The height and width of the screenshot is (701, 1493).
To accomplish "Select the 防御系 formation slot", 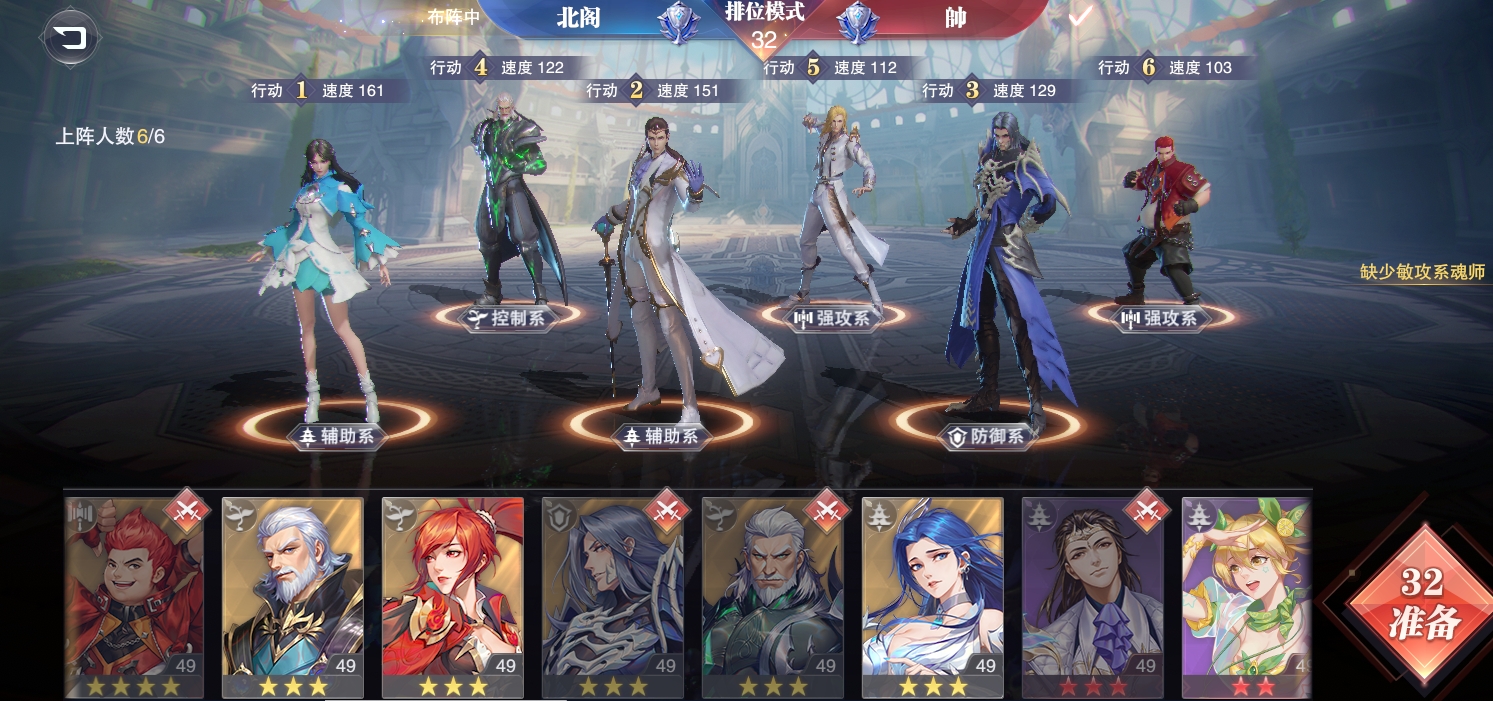I will point(987,436).
